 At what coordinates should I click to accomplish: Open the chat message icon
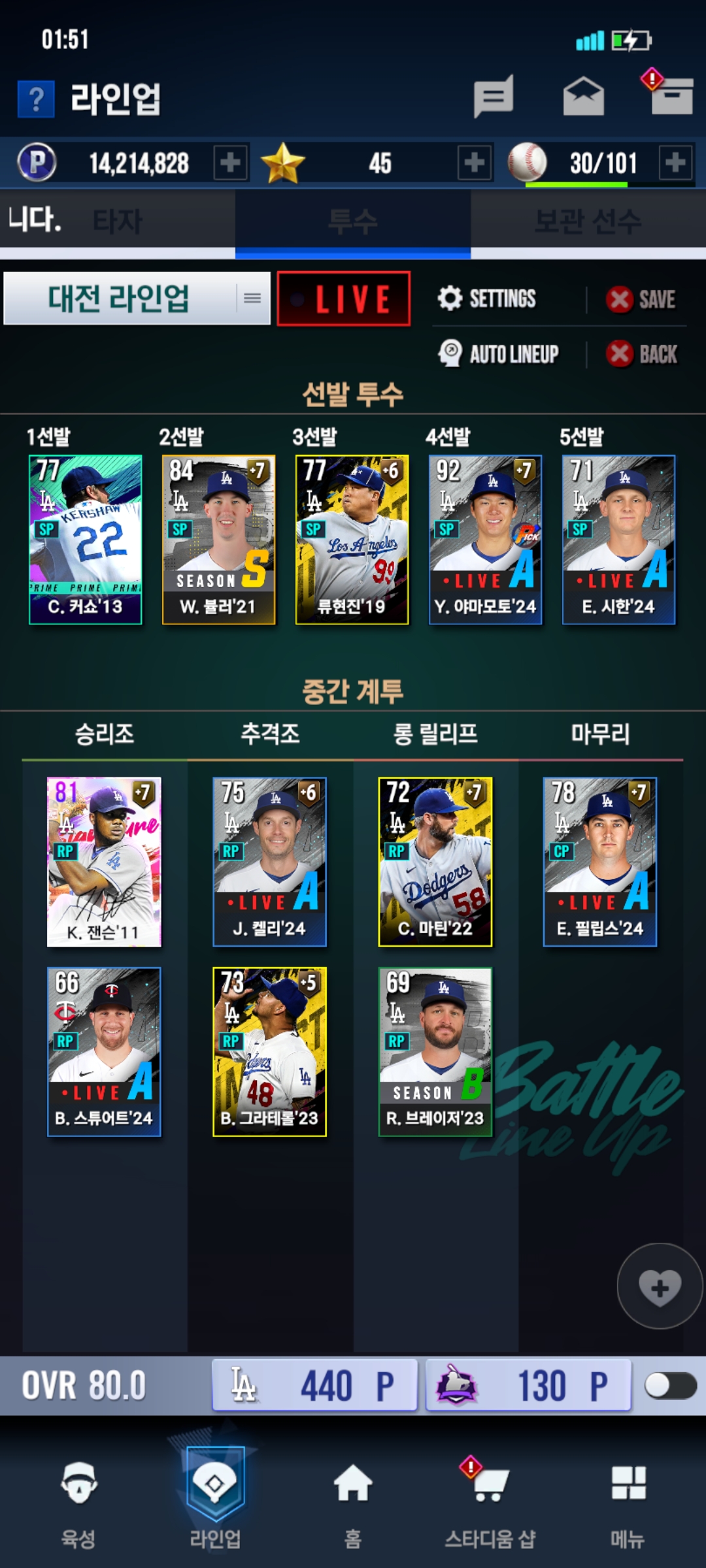click(494, 97)
